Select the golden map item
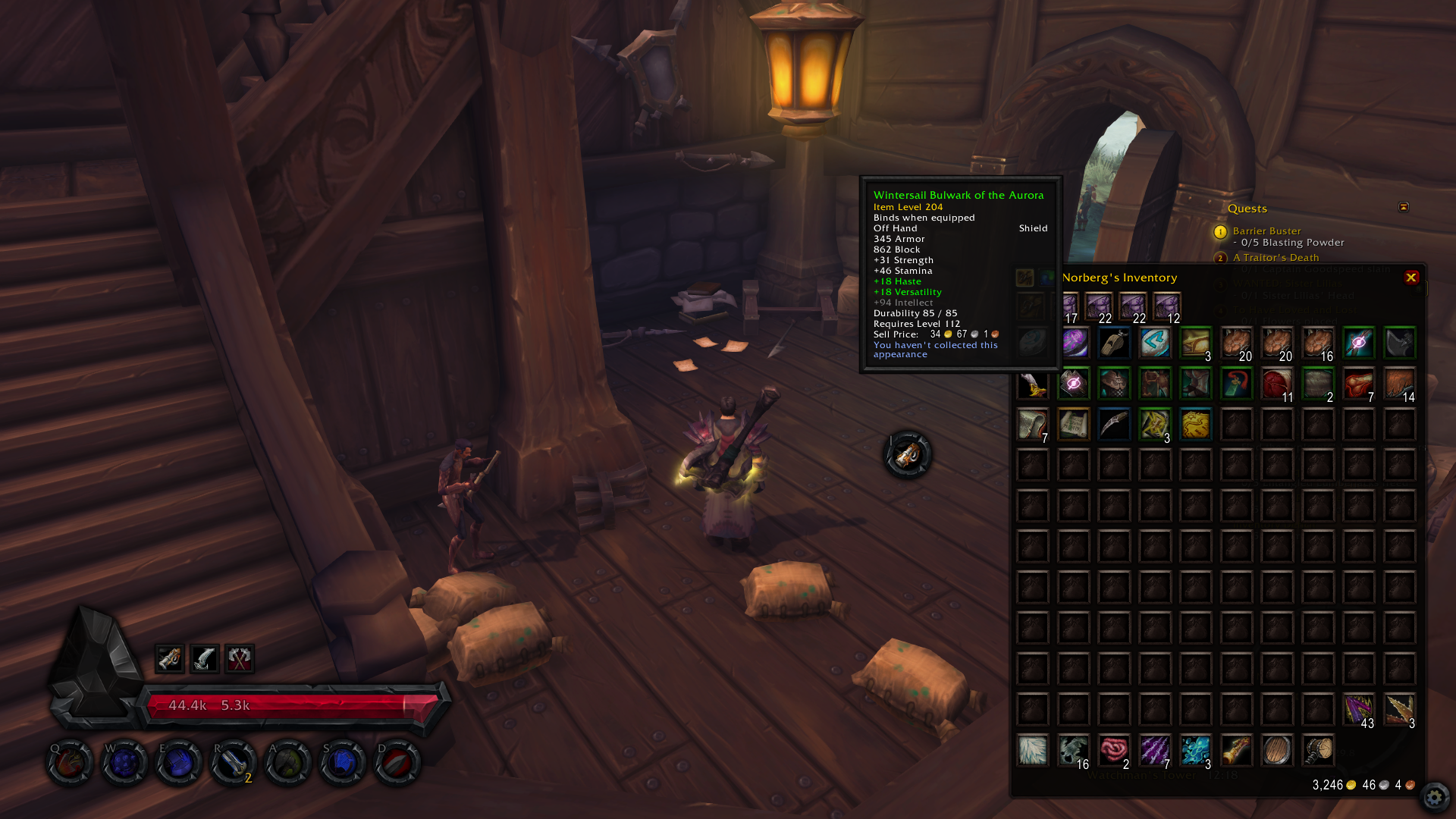1456x819 pixels. (1196, 425)
